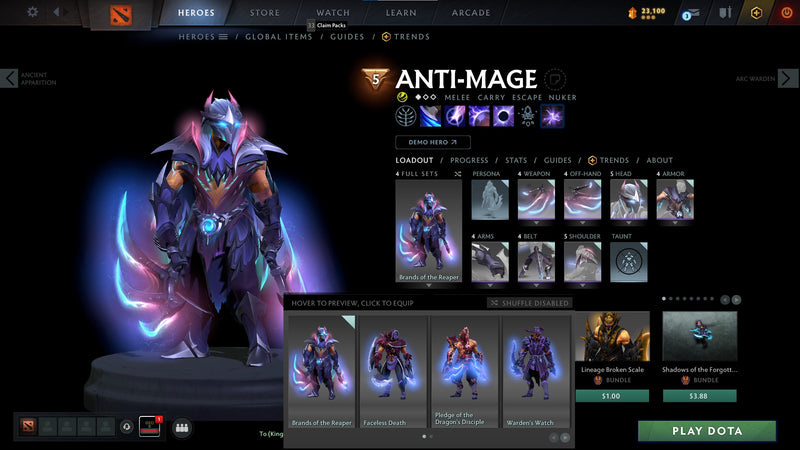Image resolution: width=800 pixels, height=450 pixels.
Task: Go to previous hero Ancient Apparition
Action: (10, 78)
